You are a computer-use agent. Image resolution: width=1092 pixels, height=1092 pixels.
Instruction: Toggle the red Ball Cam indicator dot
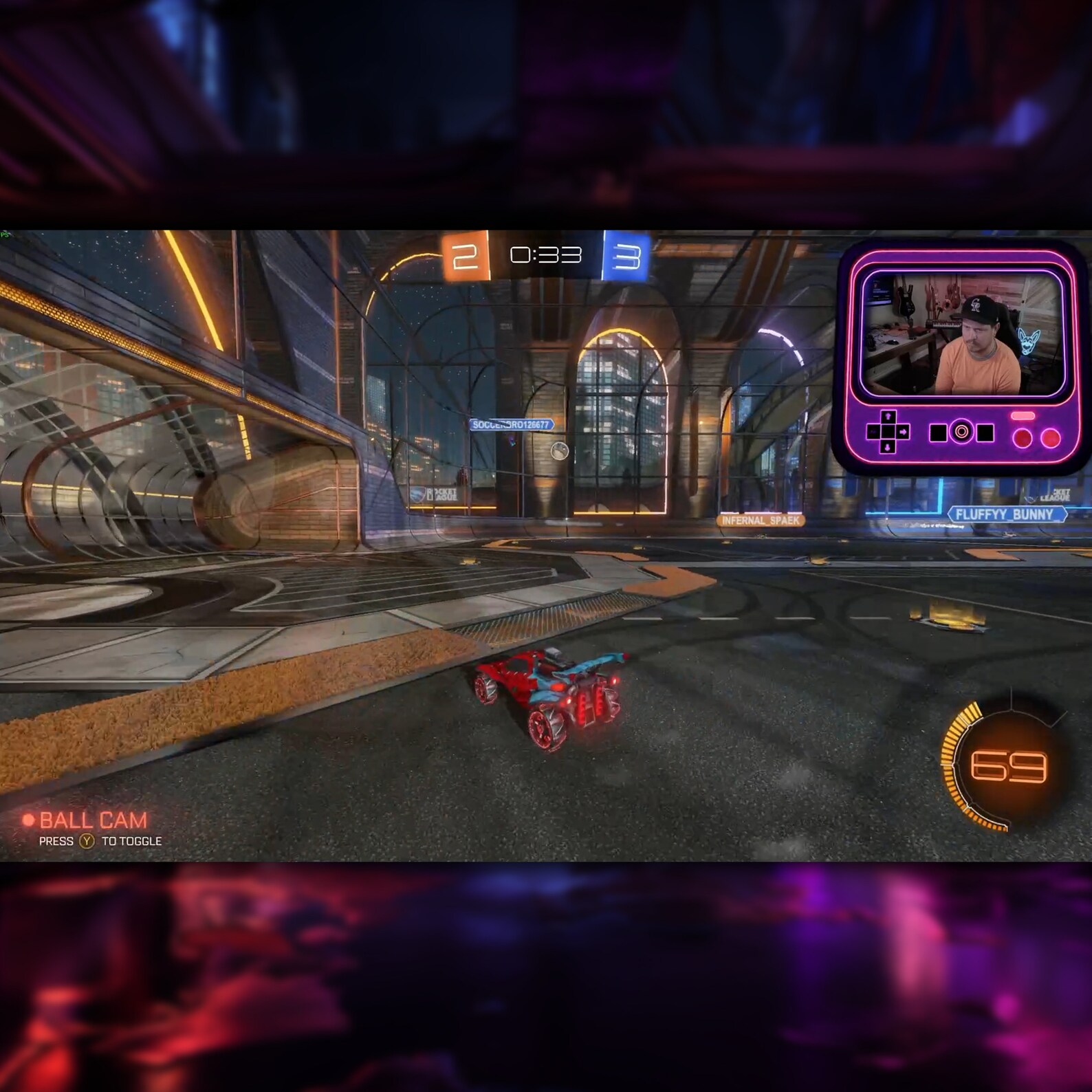28,819
